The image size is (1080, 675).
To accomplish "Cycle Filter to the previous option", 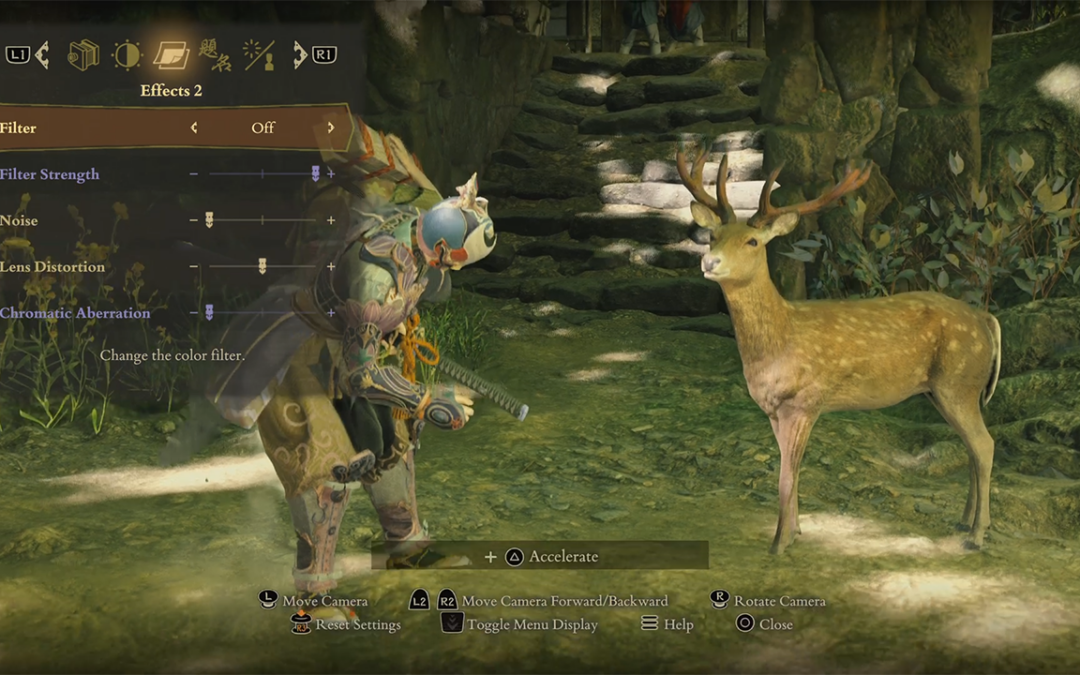I will point(194,128).
